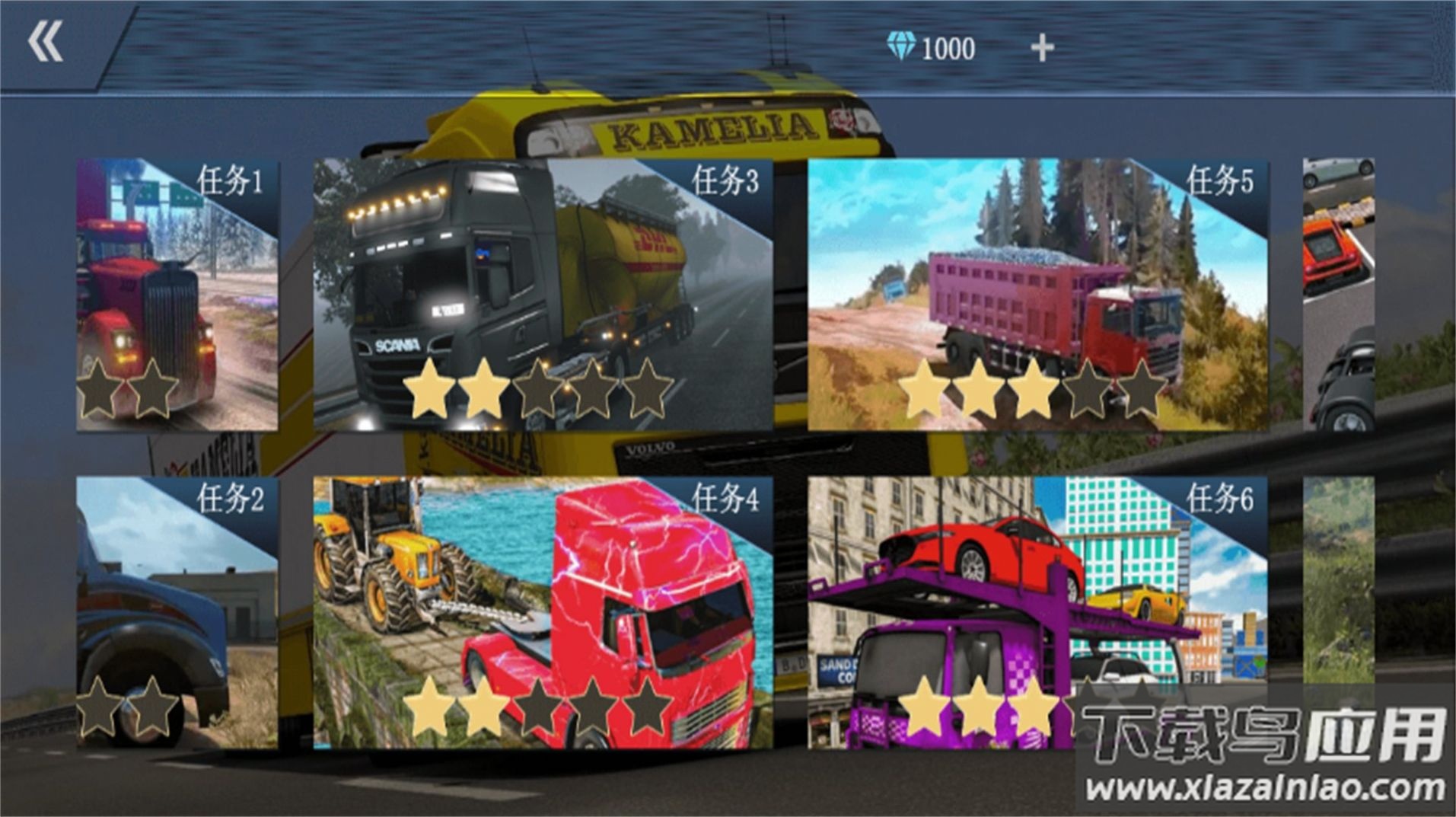Pick mission 任务5 with the dump truck
Image resolution: width=1456 pixels, height=817 pixels.
(1037, 295)
